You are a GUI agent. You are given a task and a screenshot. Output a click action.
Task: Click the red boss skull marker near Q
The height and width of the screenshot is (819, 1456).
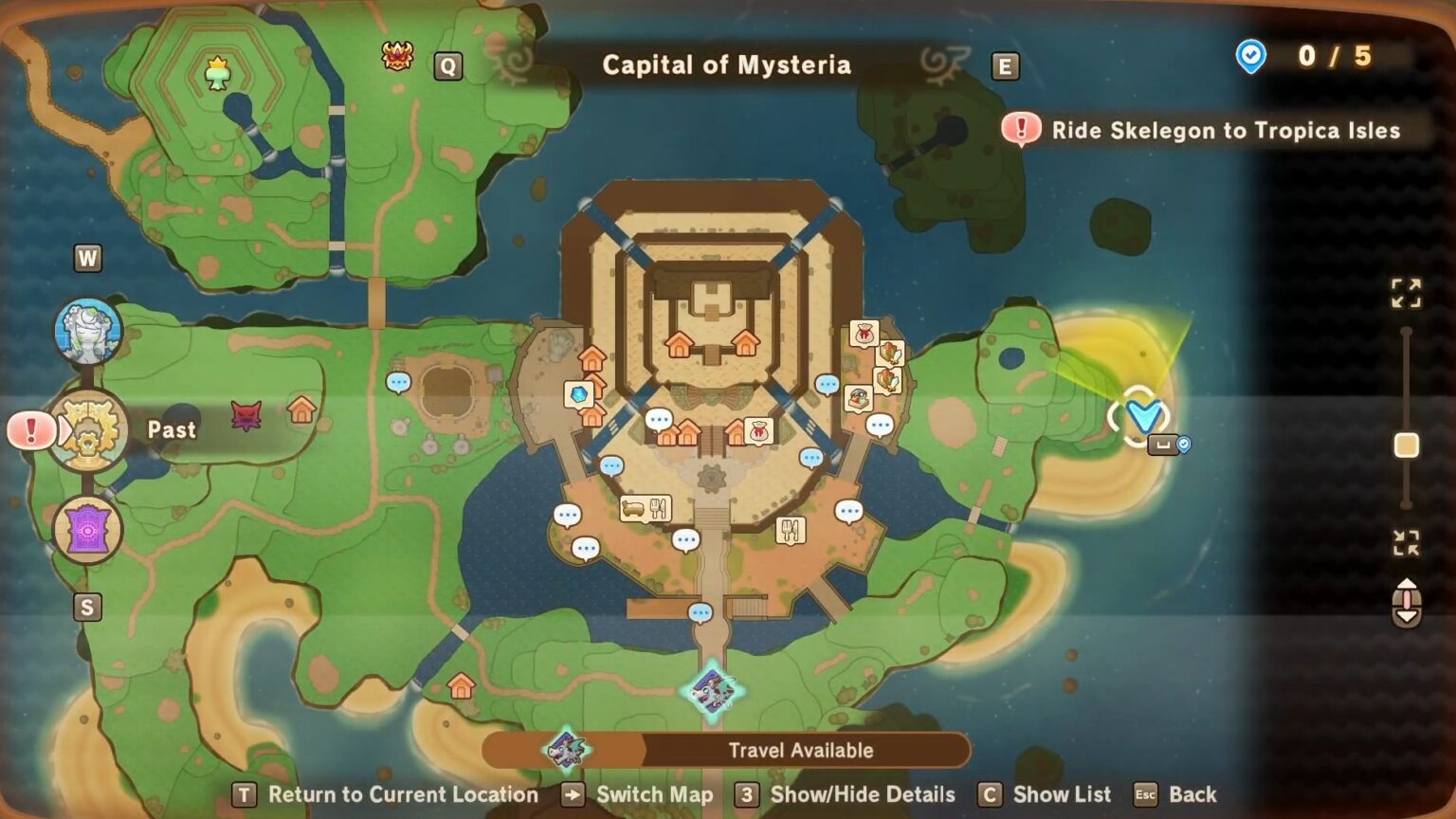tap(398, 57)
